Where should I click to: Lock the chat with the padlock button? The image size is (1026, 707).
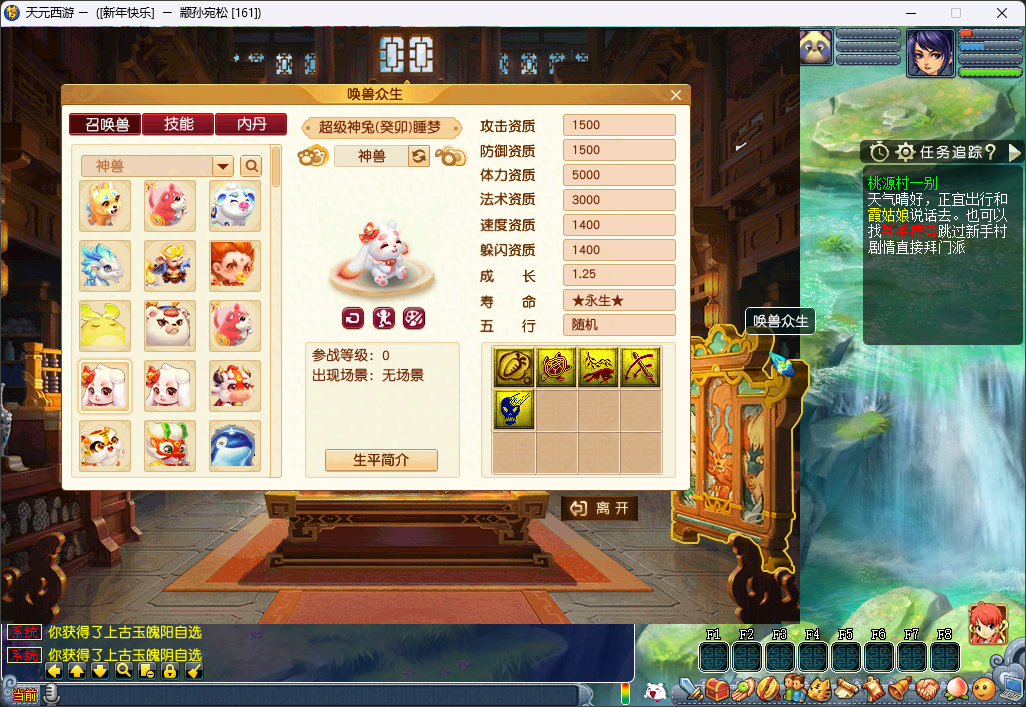pyautogui.click(x=170, y=671)
